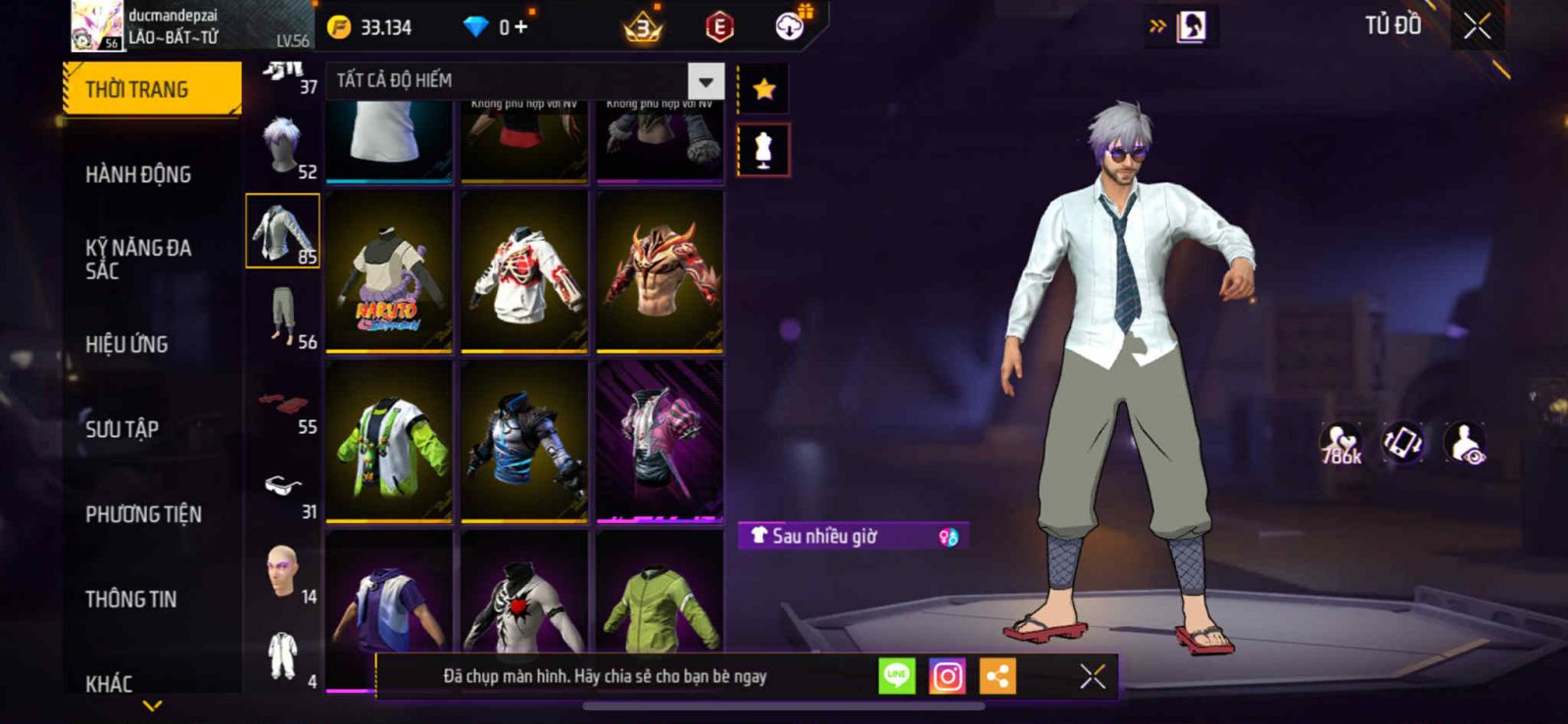
Task: Open the pants category with 56 items
Action: 283,316
